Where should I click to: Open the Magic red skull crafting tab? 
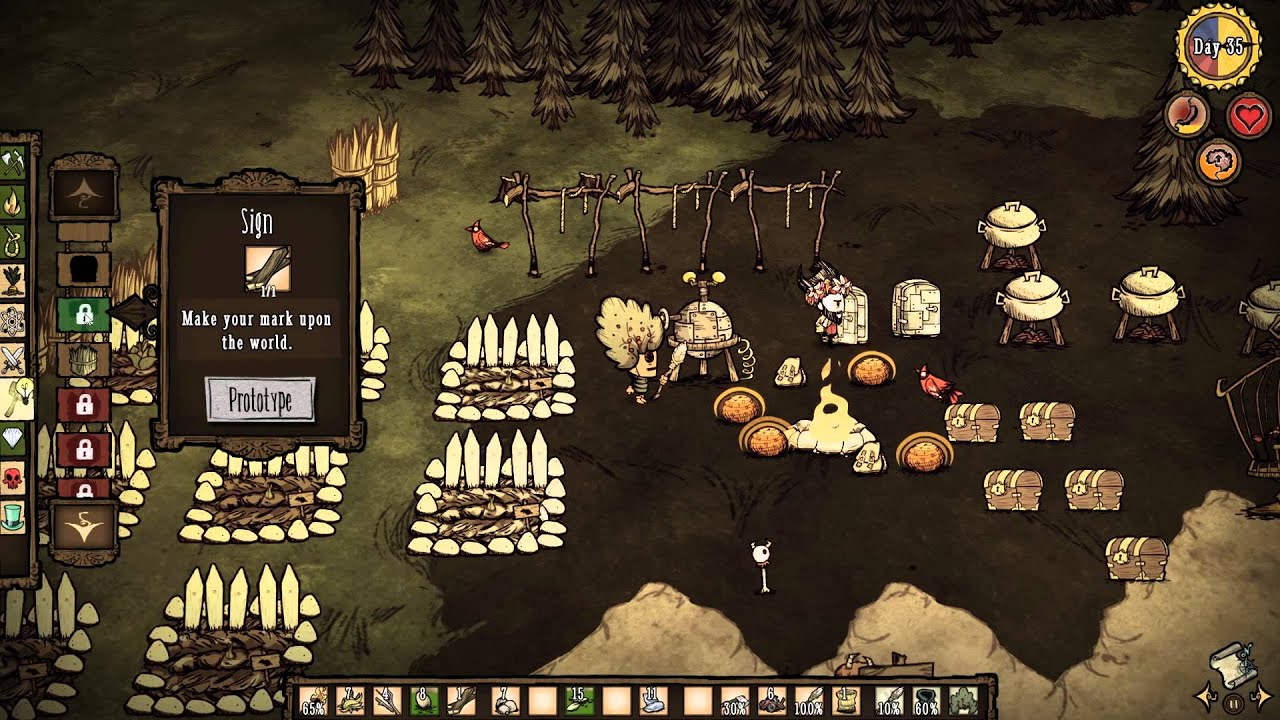pyautogui.click(x=13, y=479)
